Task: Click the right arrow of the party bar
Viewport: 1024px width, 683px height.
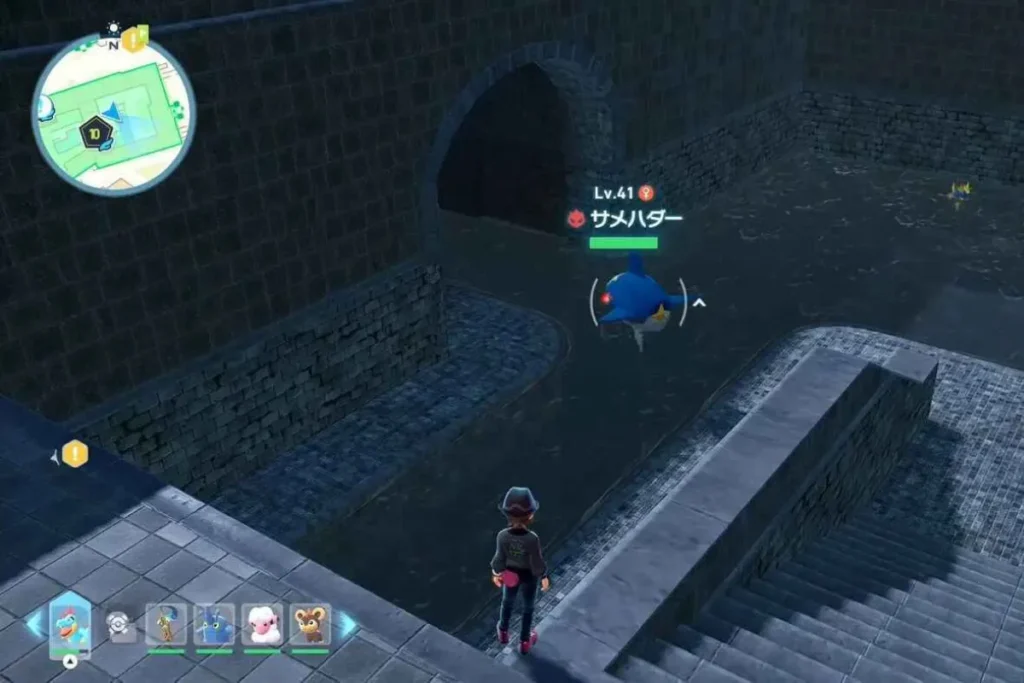Action: click(x=346, y=624)
